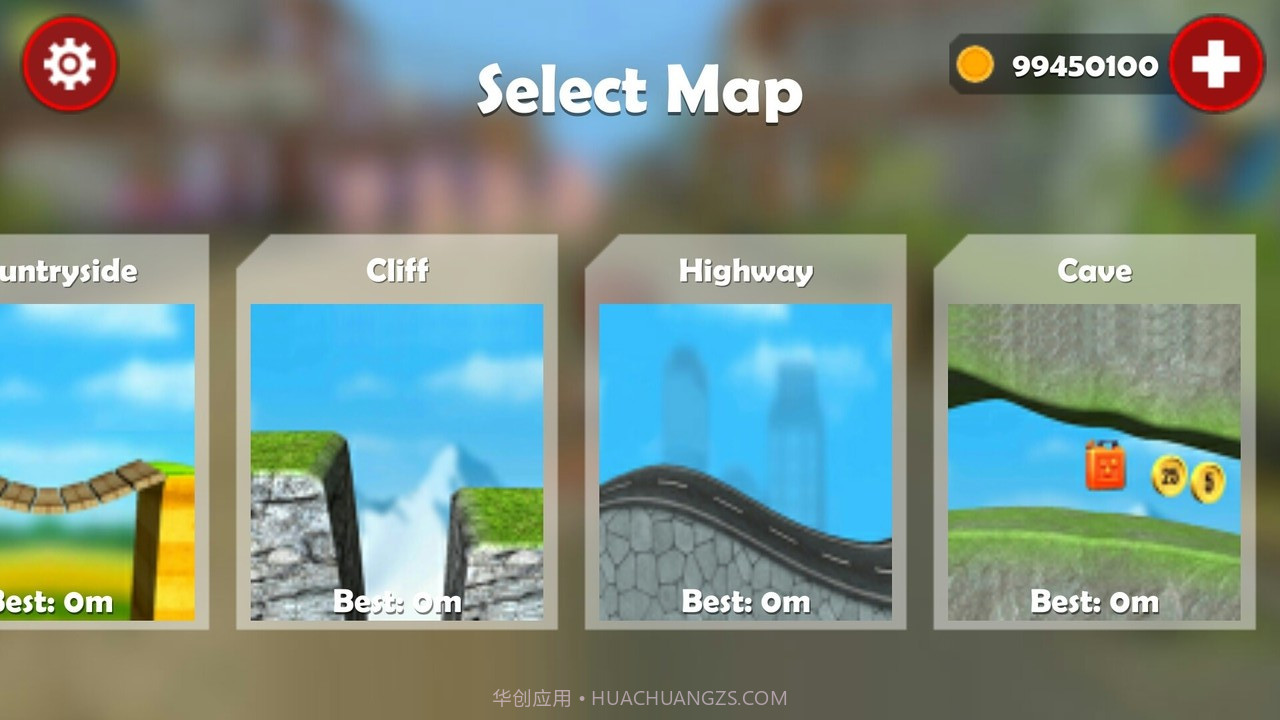Click Best: 0m under the Highway map
Image resolution: width=1280 pixels, height=720 pixels.
coord(745,601)
